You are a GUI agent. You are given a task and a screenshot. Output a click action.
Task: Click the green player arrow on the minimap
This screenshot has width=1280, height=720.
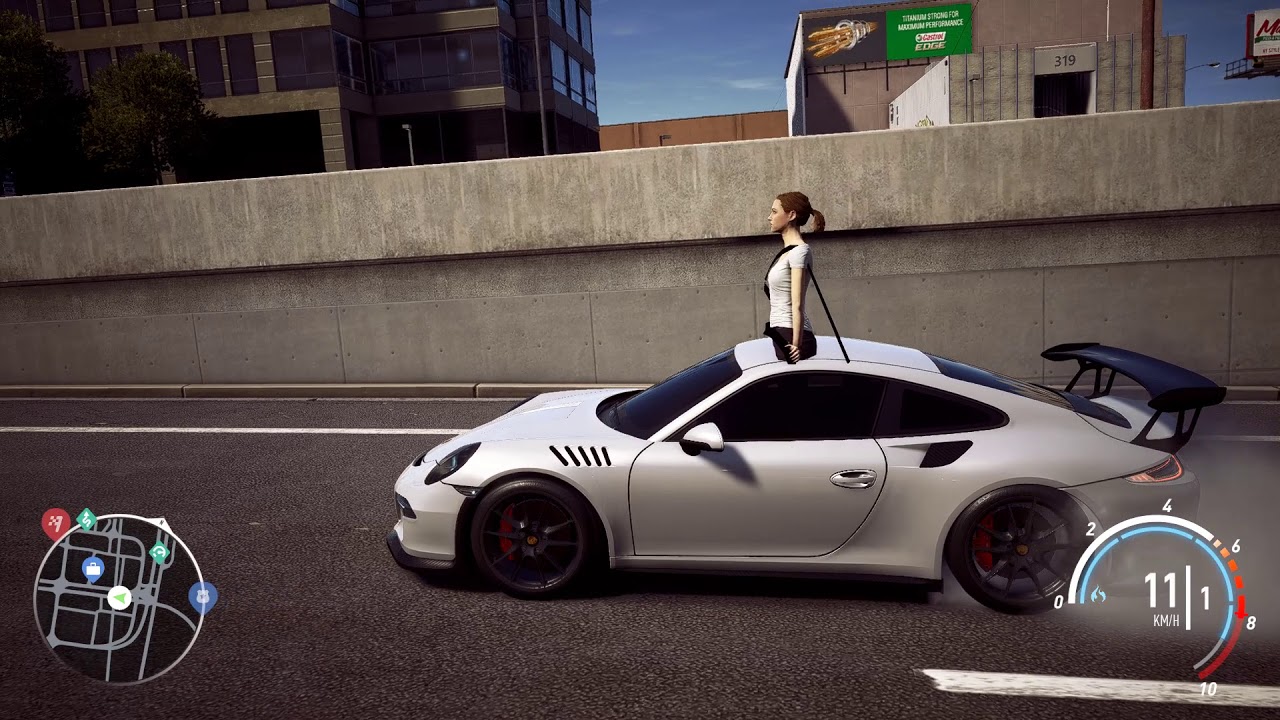click(119, 598)
